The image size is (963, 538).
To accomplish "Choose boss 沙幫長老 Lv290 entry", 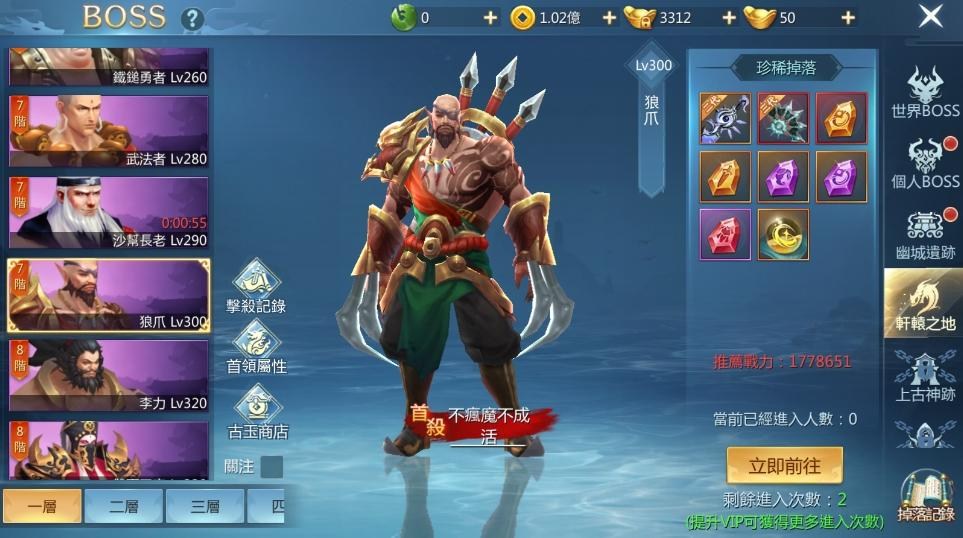I will point(110,212).
